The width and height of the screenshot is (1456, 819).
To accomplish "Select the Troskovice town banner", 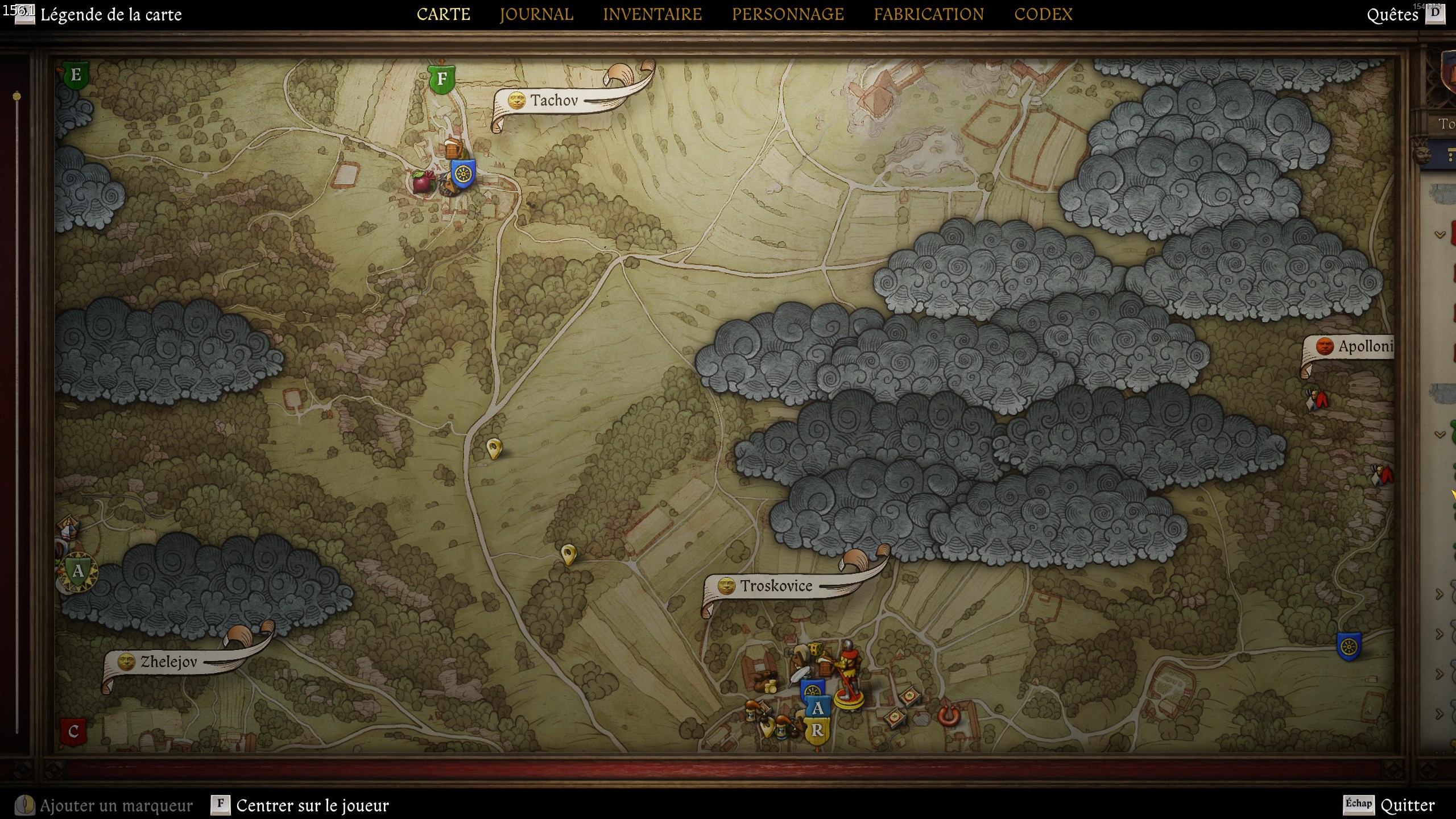I will pos(776,586).
